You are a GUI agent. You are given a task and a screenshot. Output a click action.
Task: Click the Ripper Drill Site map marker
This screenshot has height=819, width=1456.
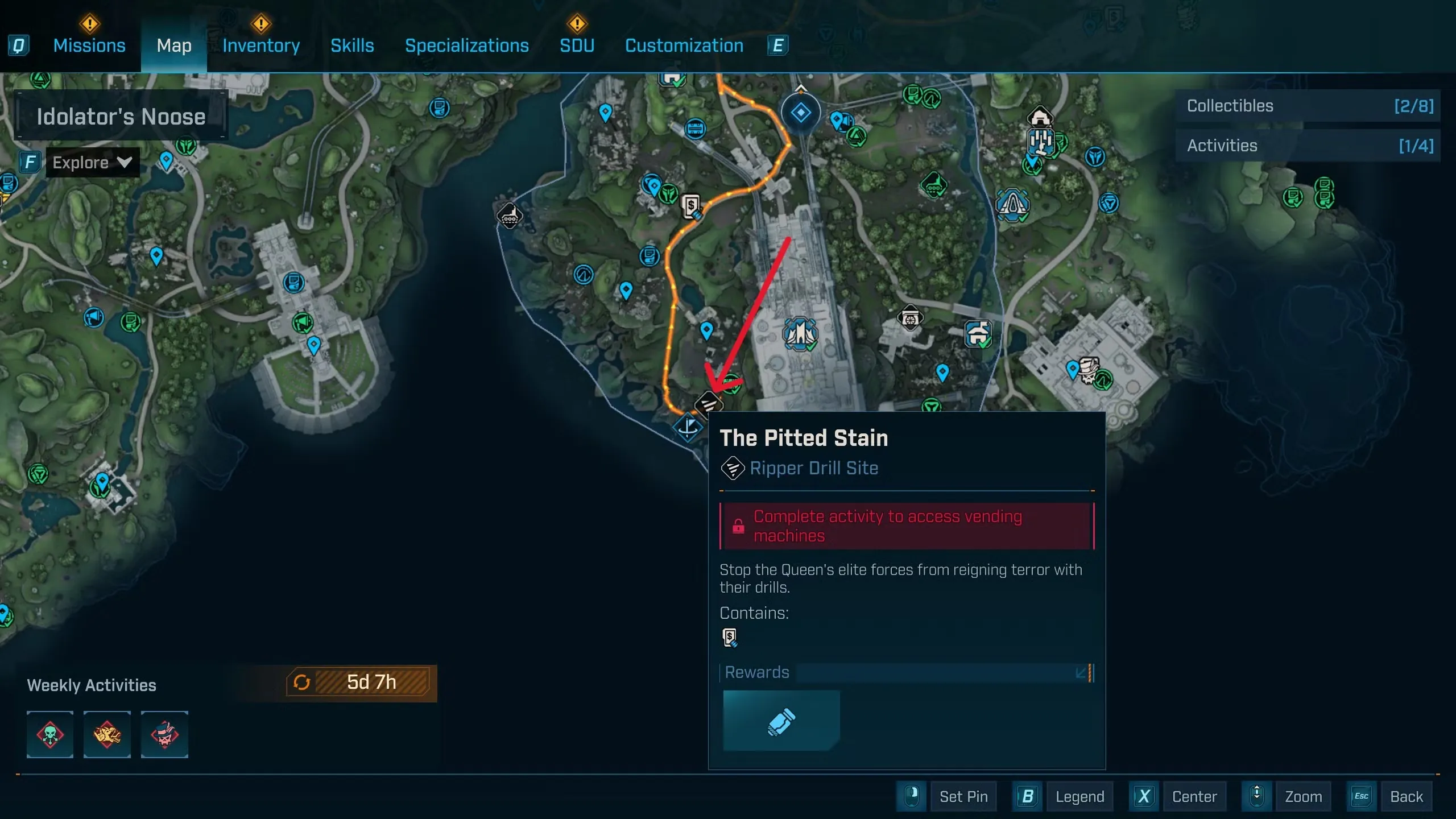[x=709, y=404]
